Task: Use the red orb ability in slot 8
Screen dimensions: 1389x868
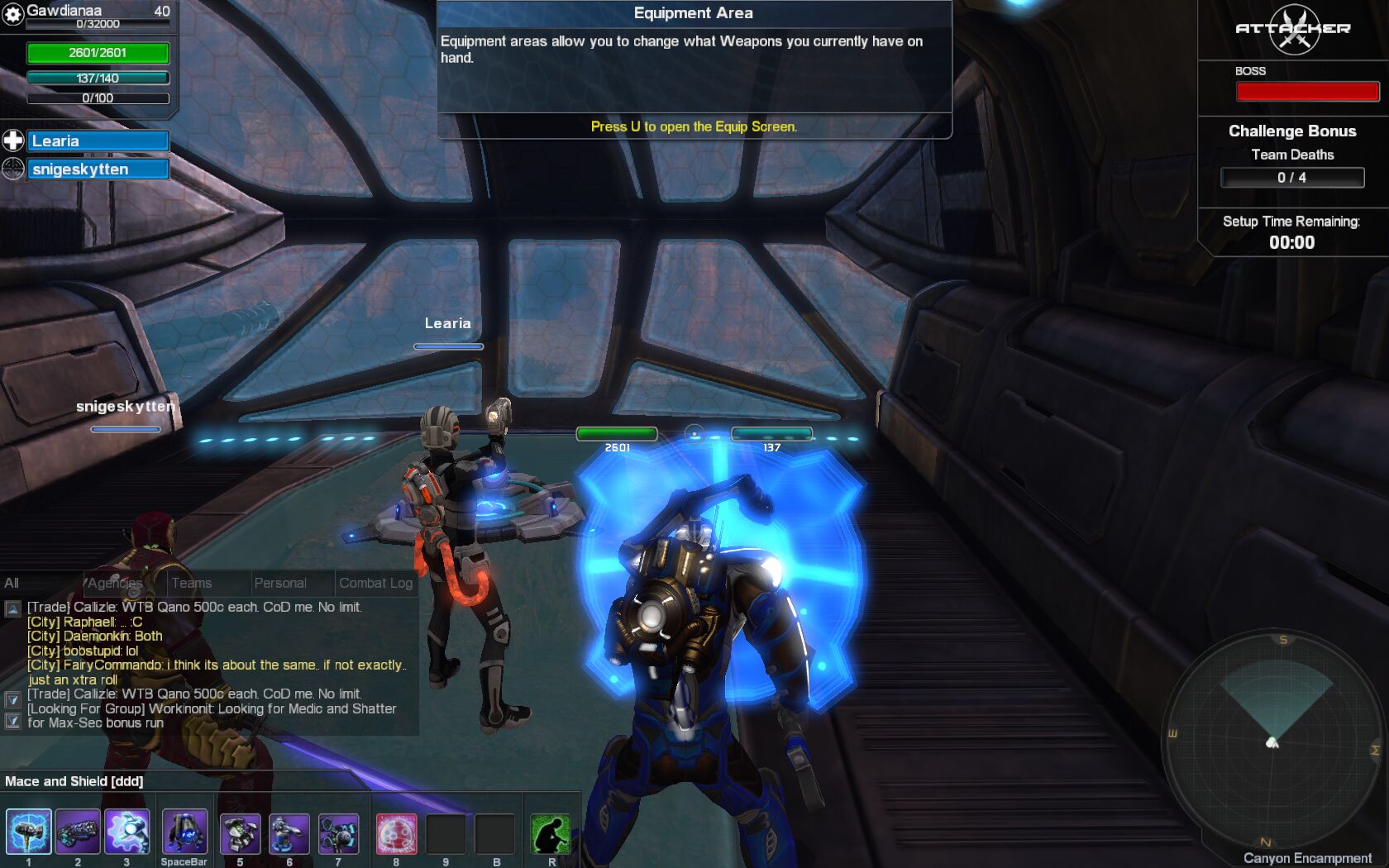Action: click(x=396, y=834)
